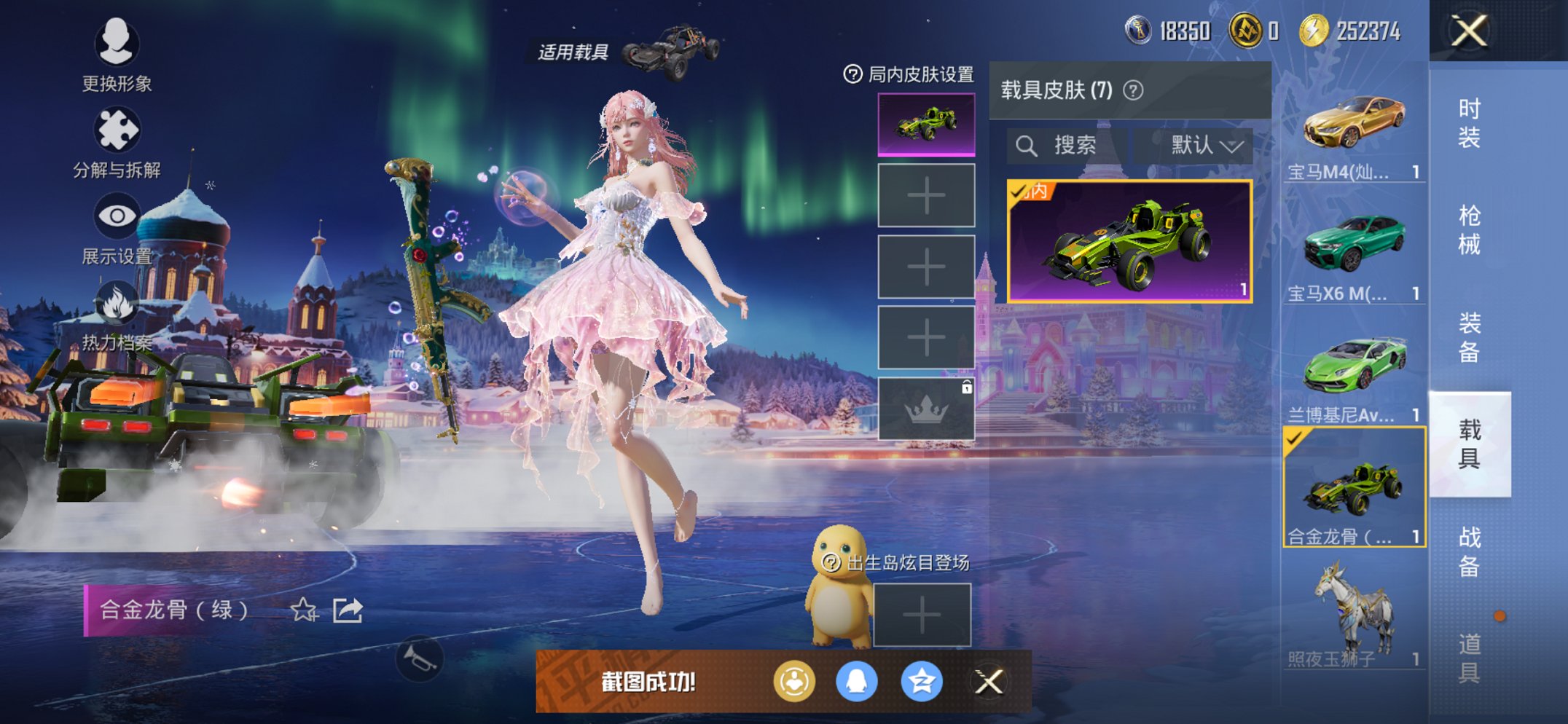Open 展示设置 via the eye icon
1568x724 pixels.
(x=117, y=215)
